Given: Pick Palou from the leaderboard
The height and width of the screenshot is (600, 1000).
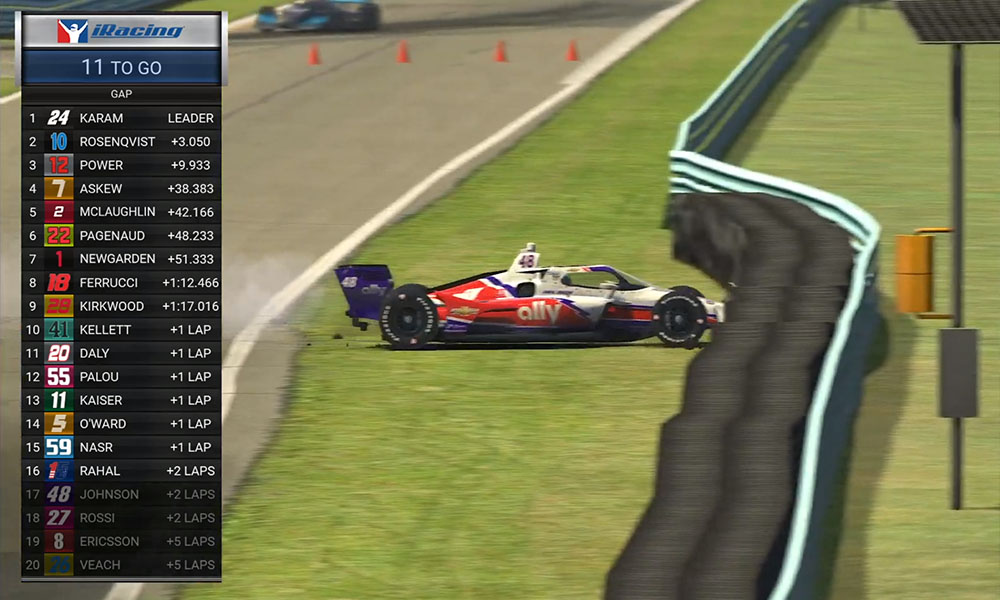Looking at the screenshot, I should pos(121,377).
